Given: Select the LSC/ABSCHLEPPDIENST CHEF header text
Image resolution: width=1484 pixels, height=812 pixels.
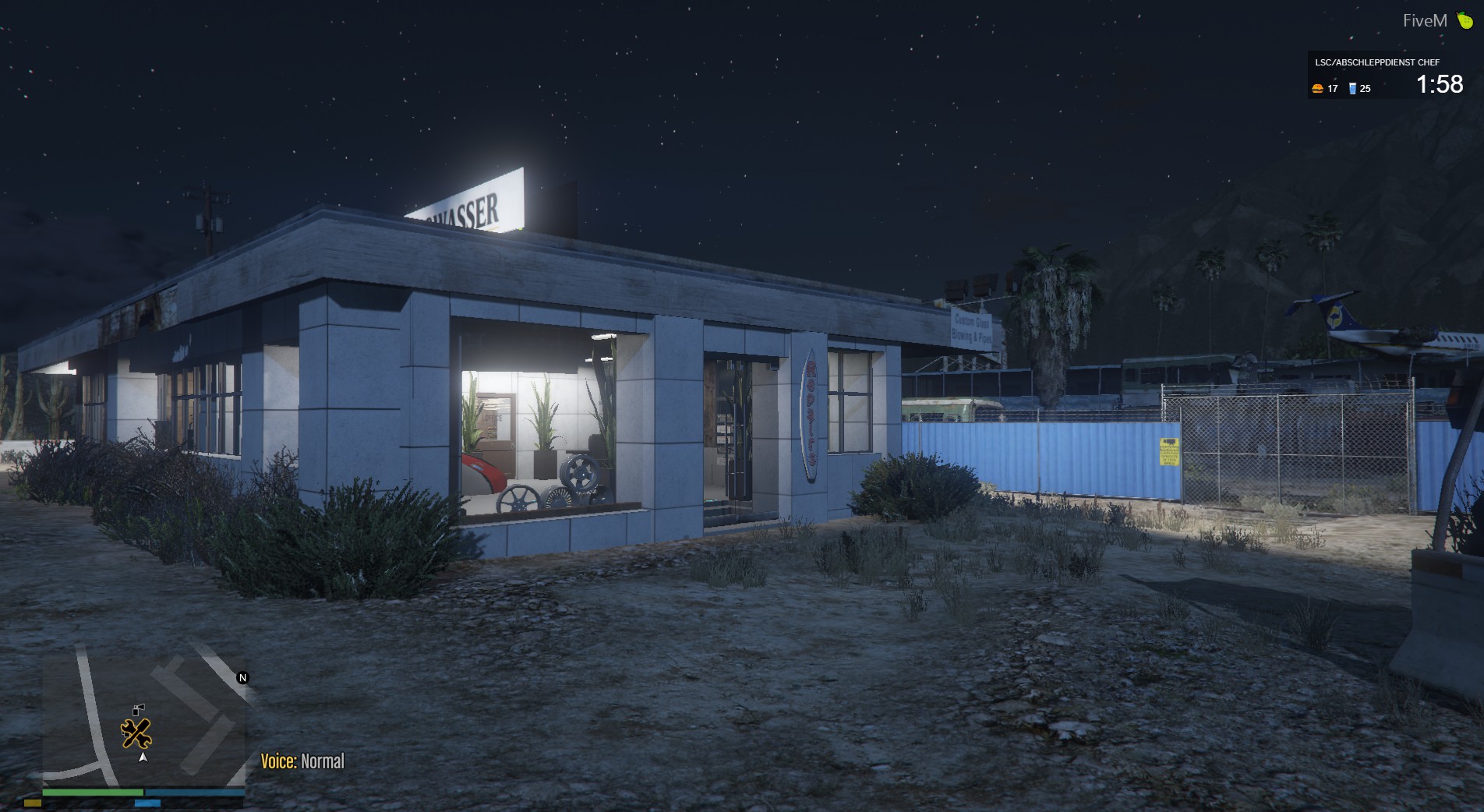Looking at the screenshot, I should (1377, 62).
